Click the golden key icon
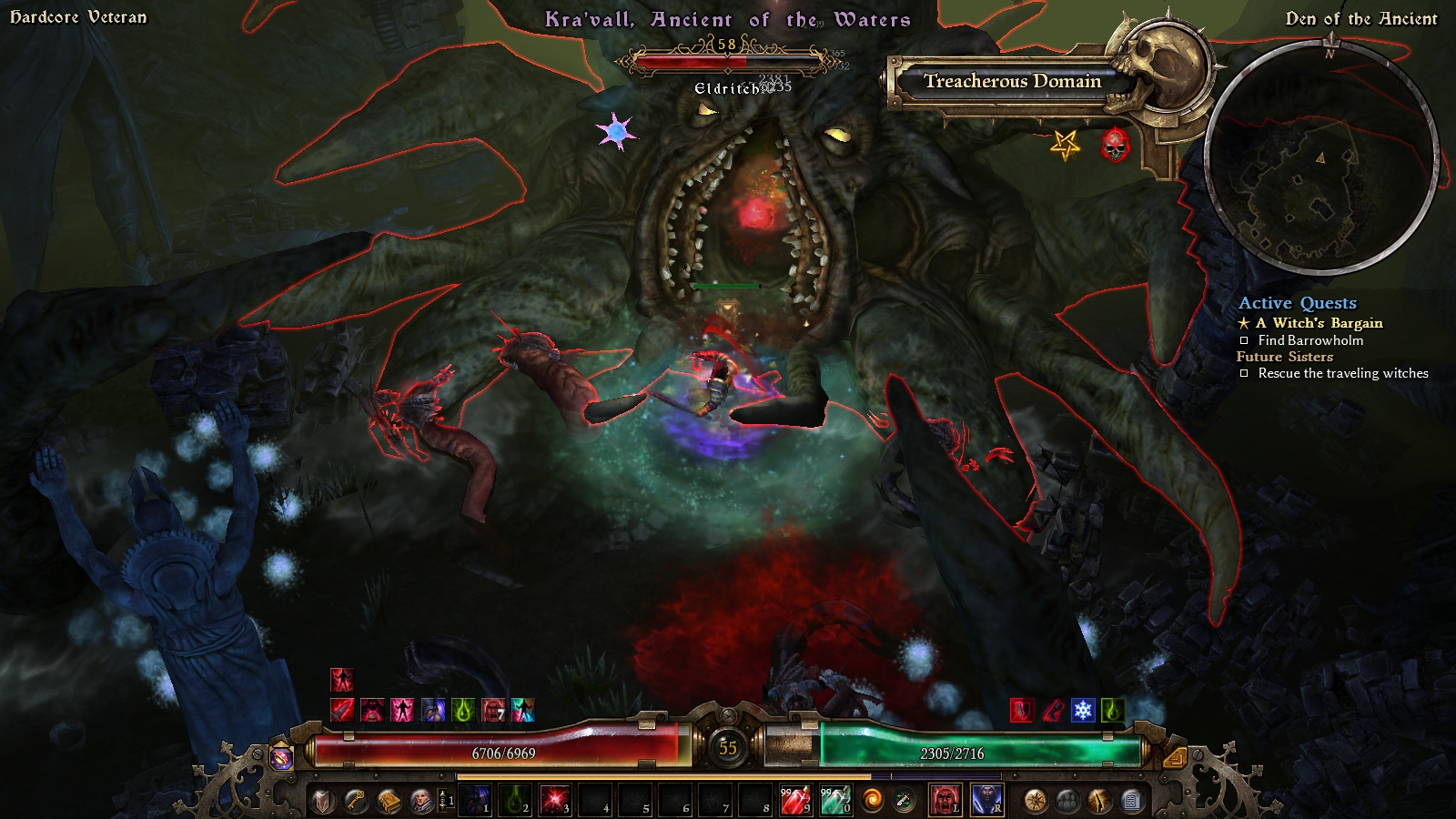1456x819 pixels. pos(356,801)
